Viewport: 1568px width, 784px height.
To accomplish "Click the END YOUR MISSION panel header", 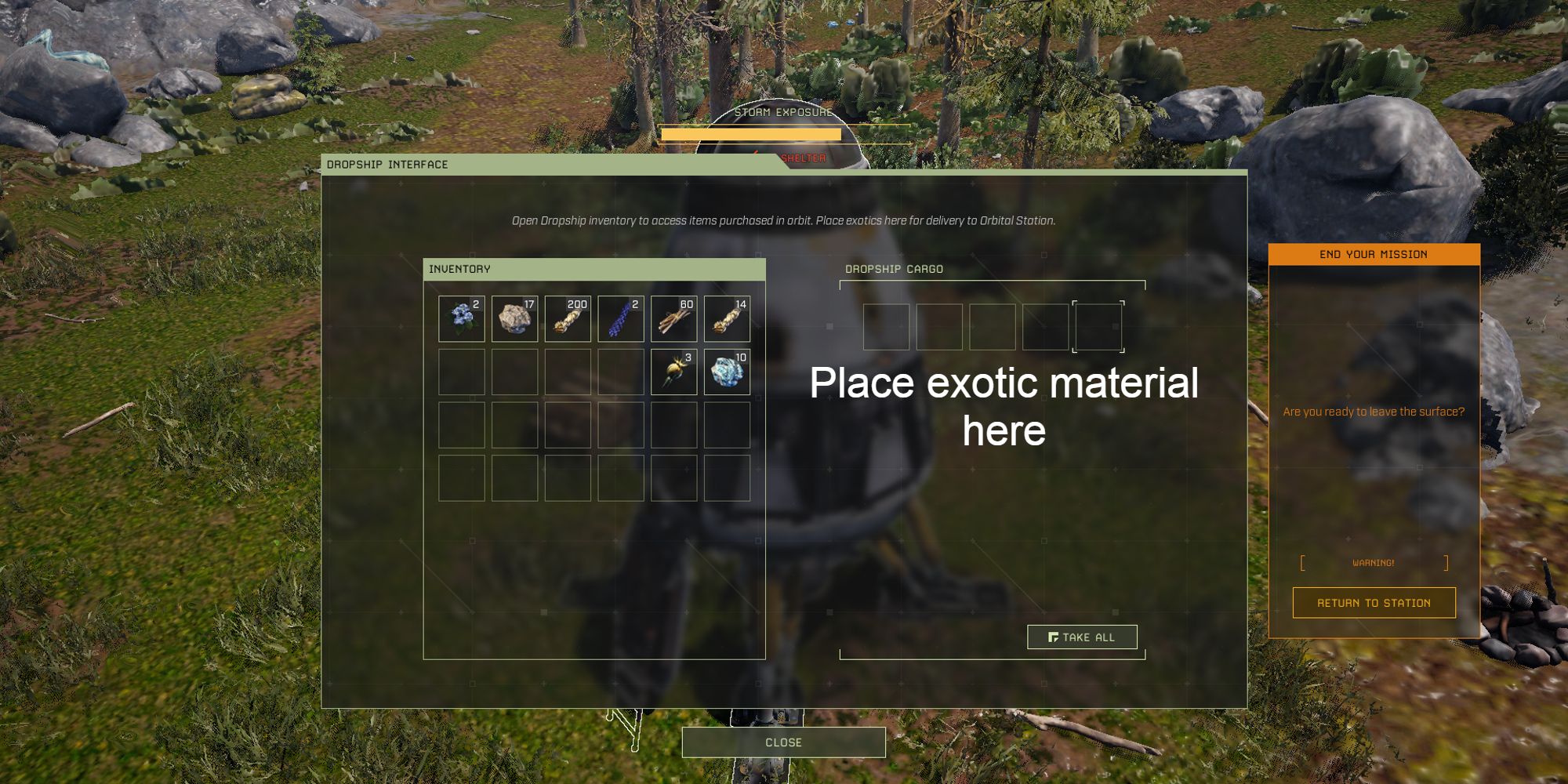I will [1374, 253].
